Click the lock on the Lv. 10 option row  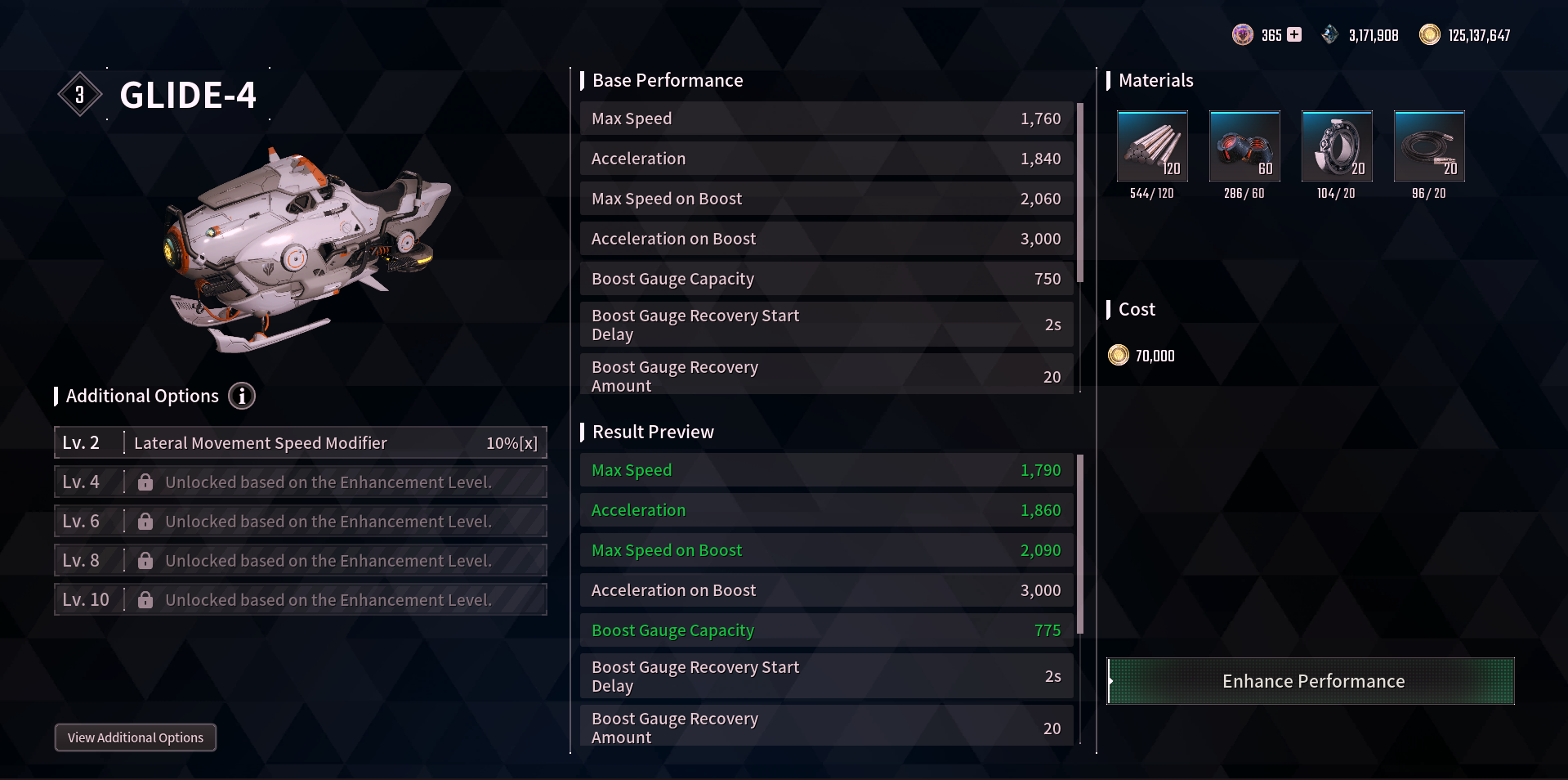[145, 599]
